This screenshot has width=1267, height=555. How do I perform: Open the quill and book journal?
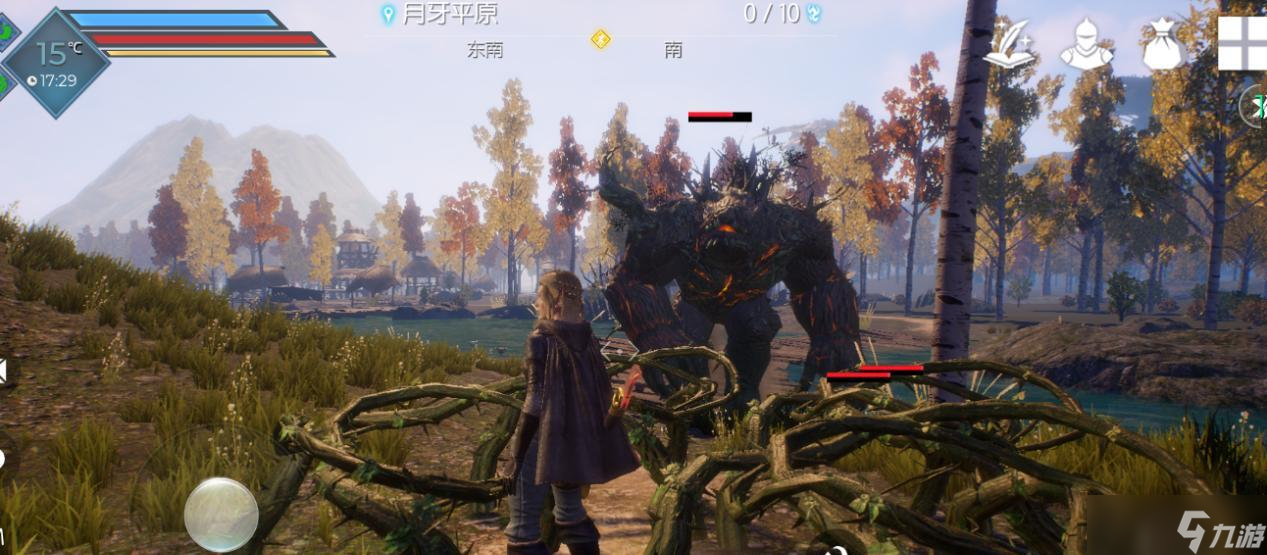1008,45
